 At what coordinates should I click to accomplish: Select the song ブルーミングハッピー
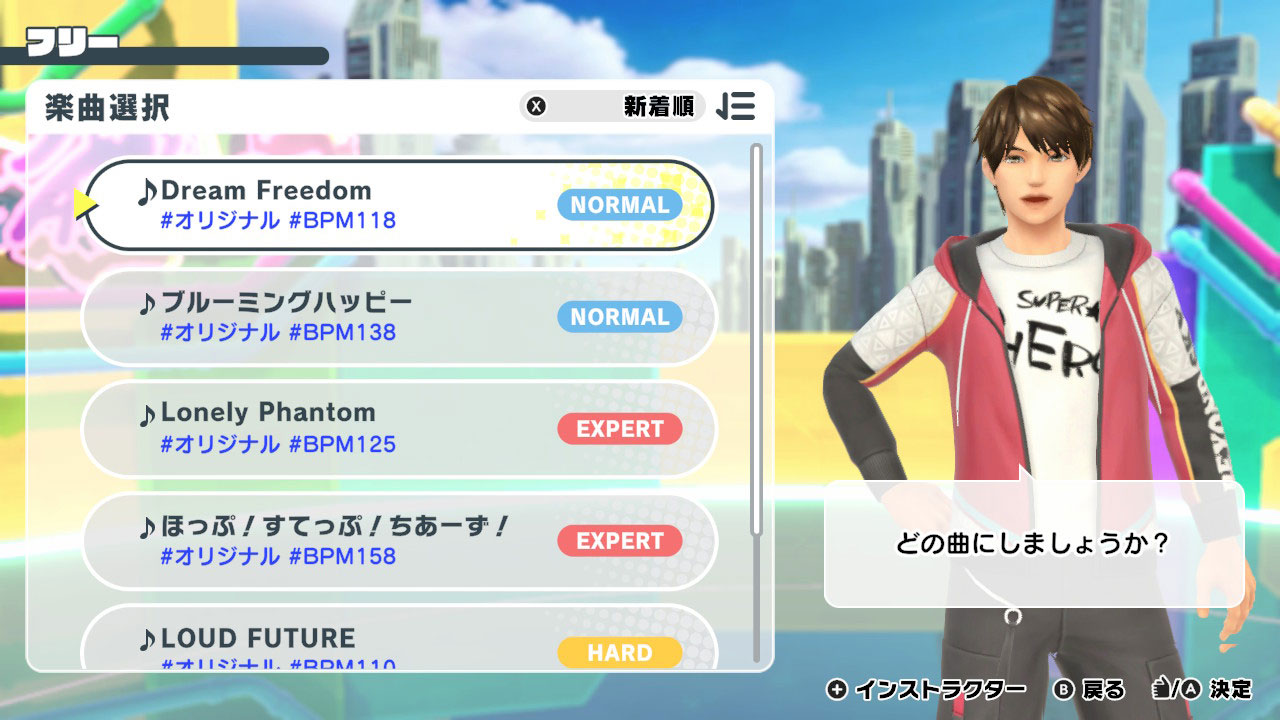tap(300, 317)
